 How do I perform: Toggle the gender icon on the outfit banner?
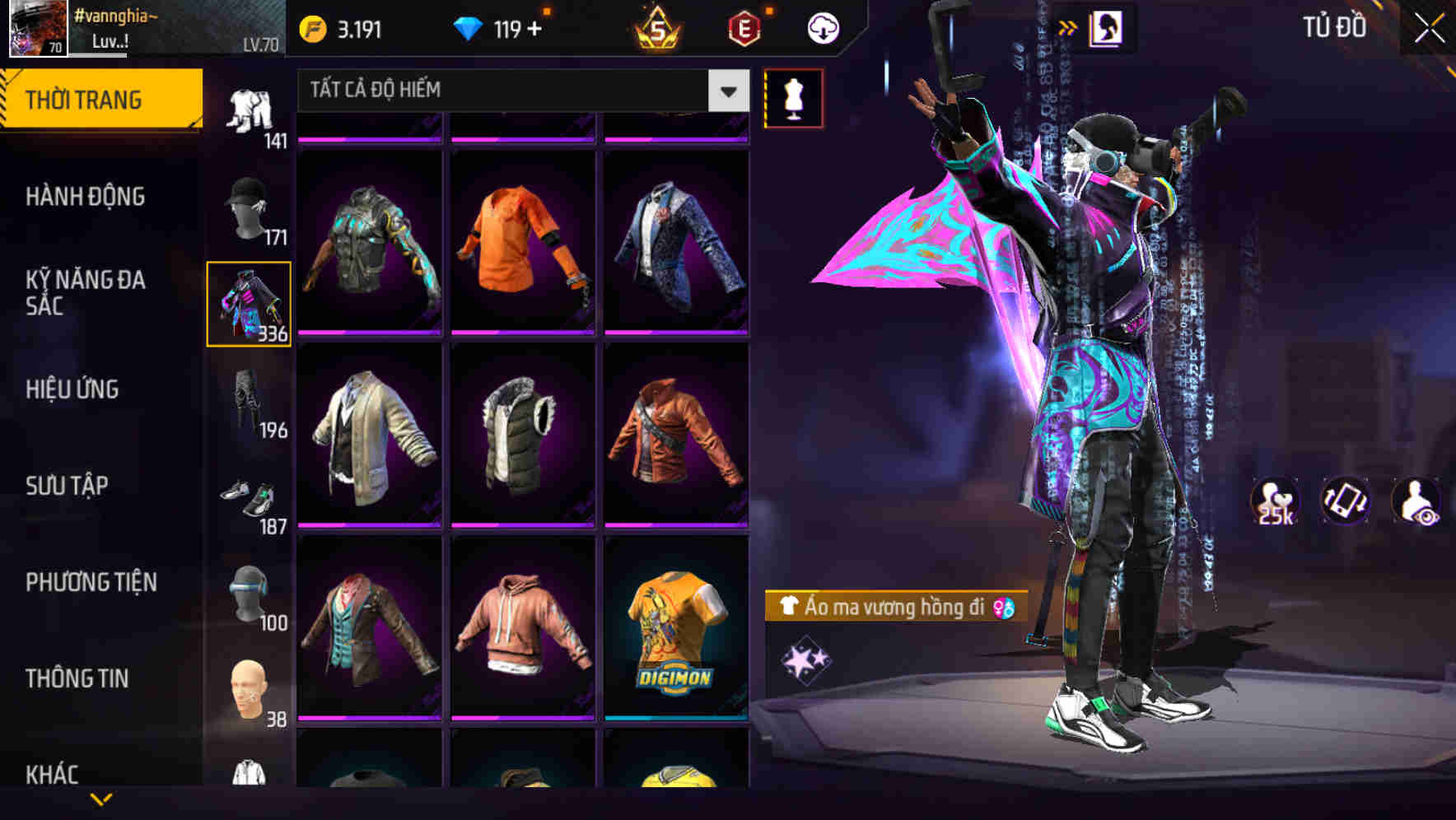[1005, 609]
